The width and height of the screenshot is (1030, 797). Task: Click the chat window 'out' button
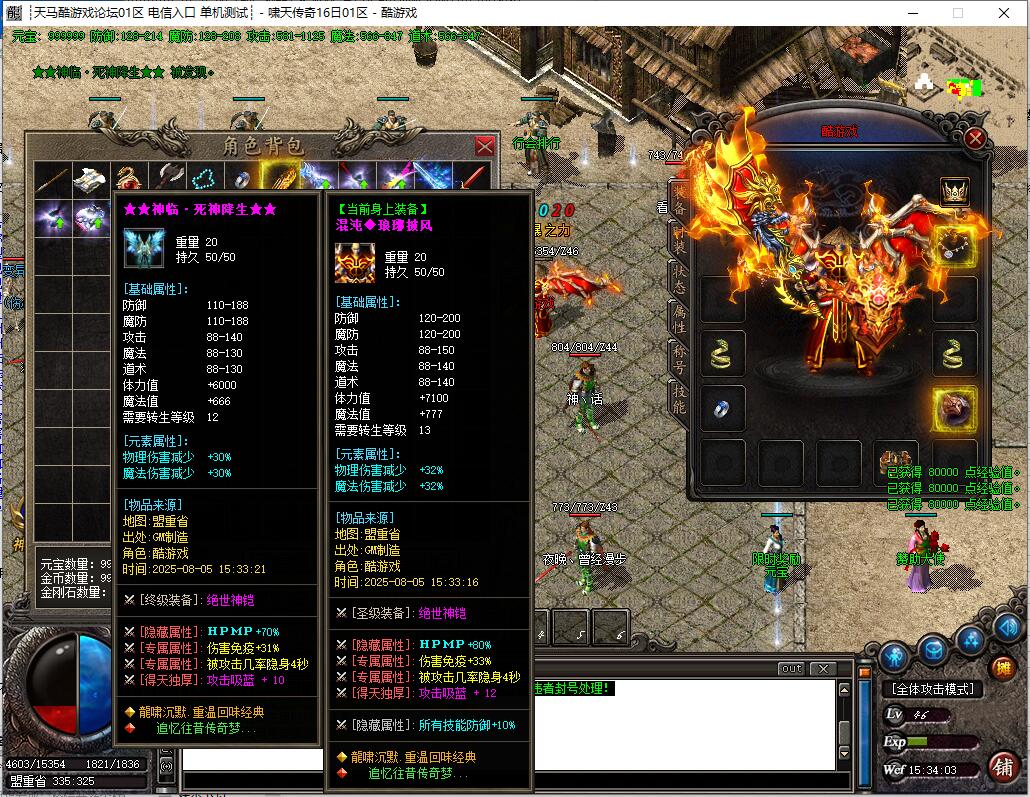coord(790,668)
